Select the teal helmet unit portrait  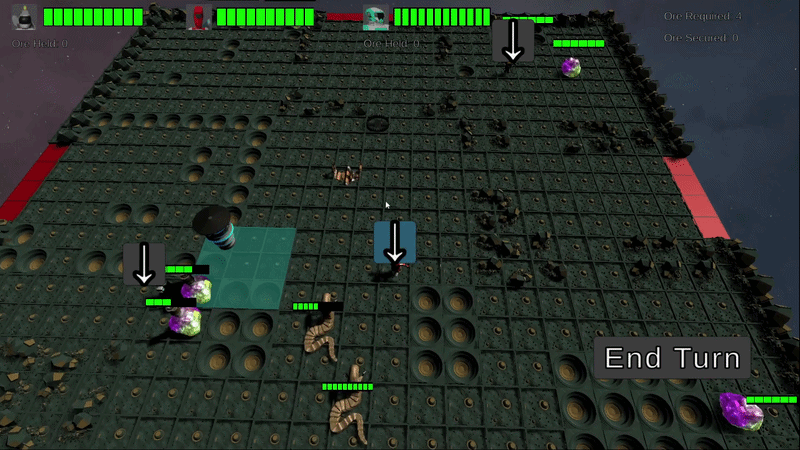click(376, 16)
